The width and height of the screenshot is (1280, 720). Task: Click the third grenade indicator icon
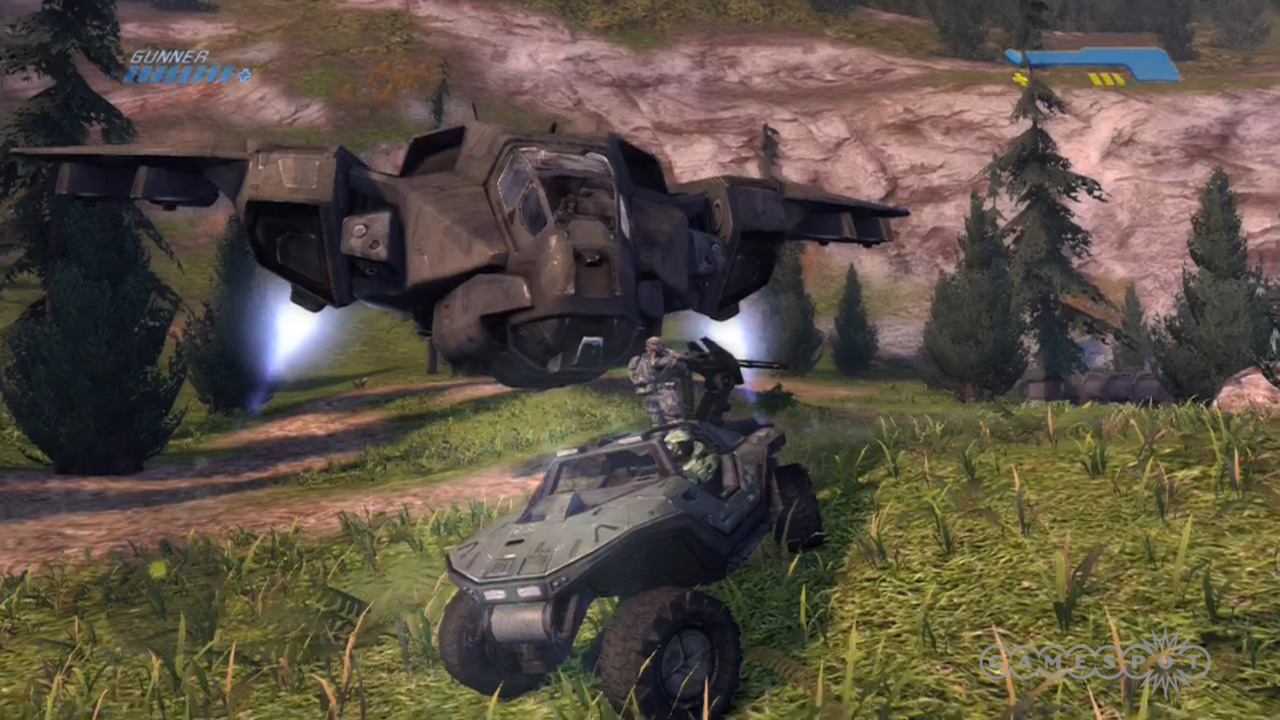[x=1119, y=77]
